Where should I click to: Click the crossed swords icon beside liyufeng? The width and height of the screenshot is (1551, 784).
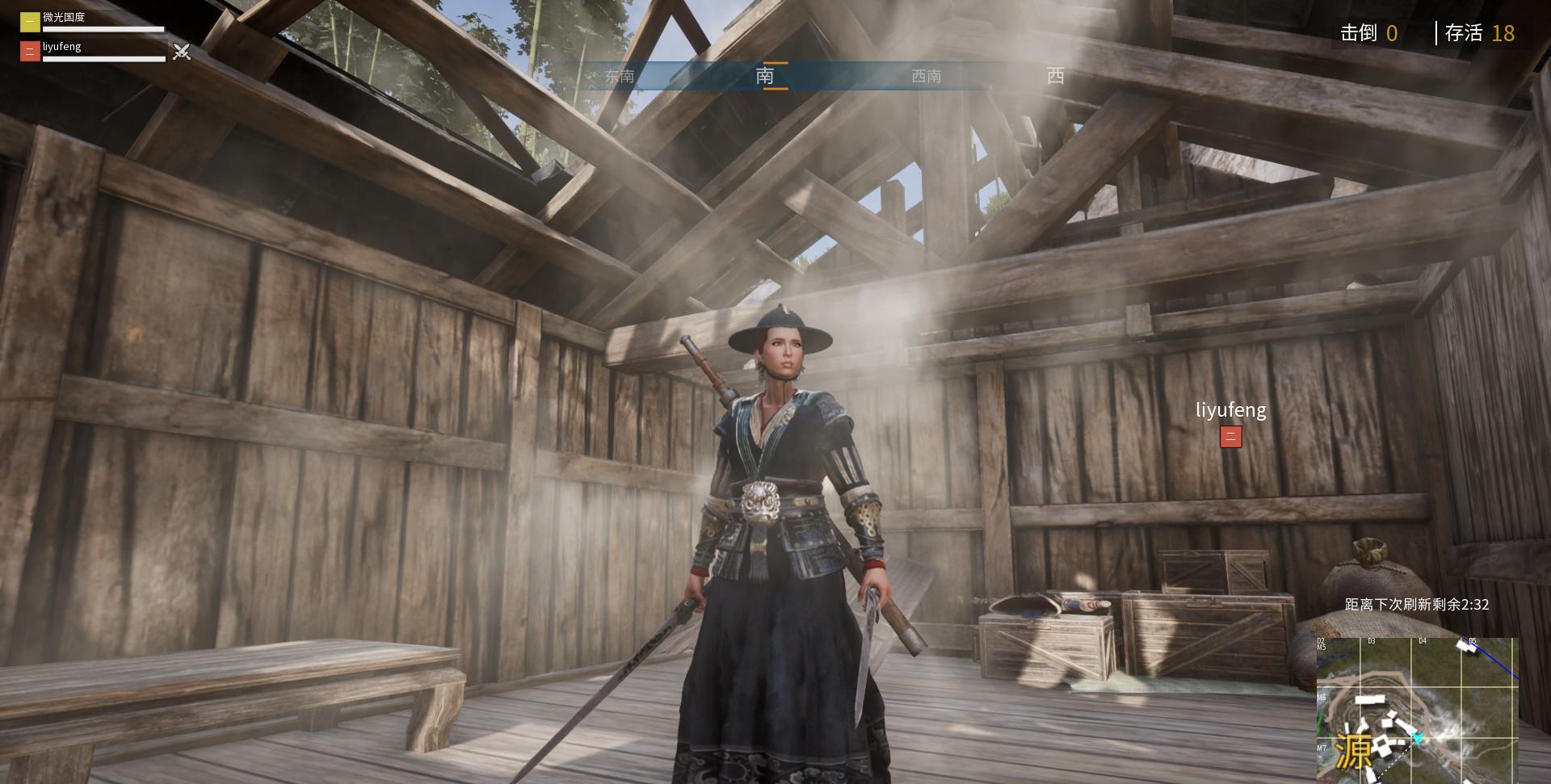coord(182,52)
